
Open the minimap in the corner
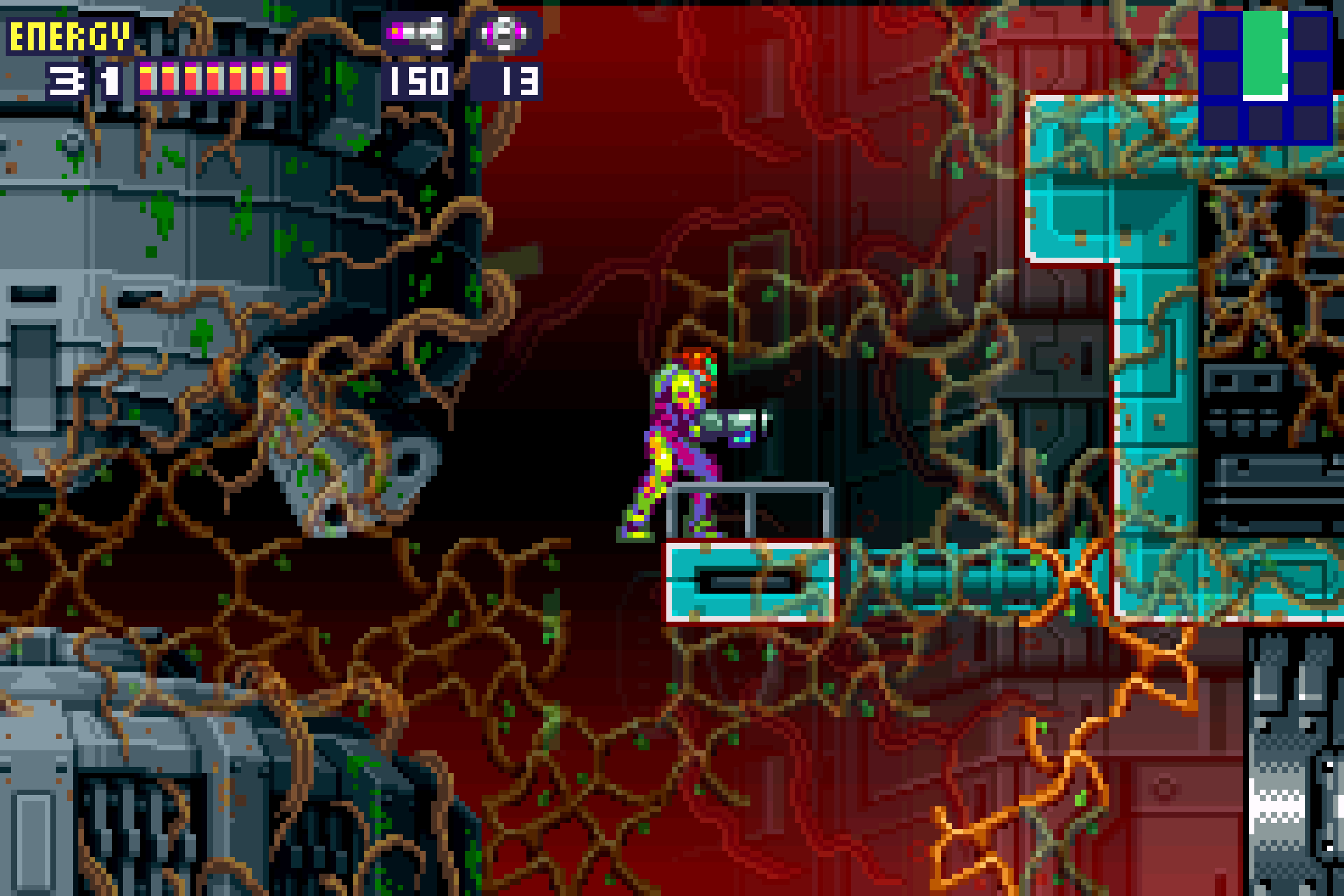click(1265, 77)
